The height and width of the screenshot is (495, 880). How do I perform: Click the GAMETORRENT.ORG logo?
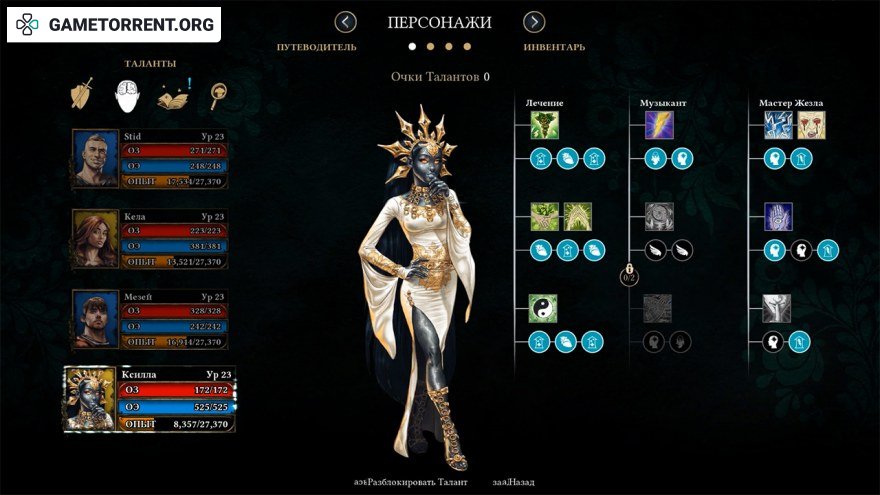[115, 24]
